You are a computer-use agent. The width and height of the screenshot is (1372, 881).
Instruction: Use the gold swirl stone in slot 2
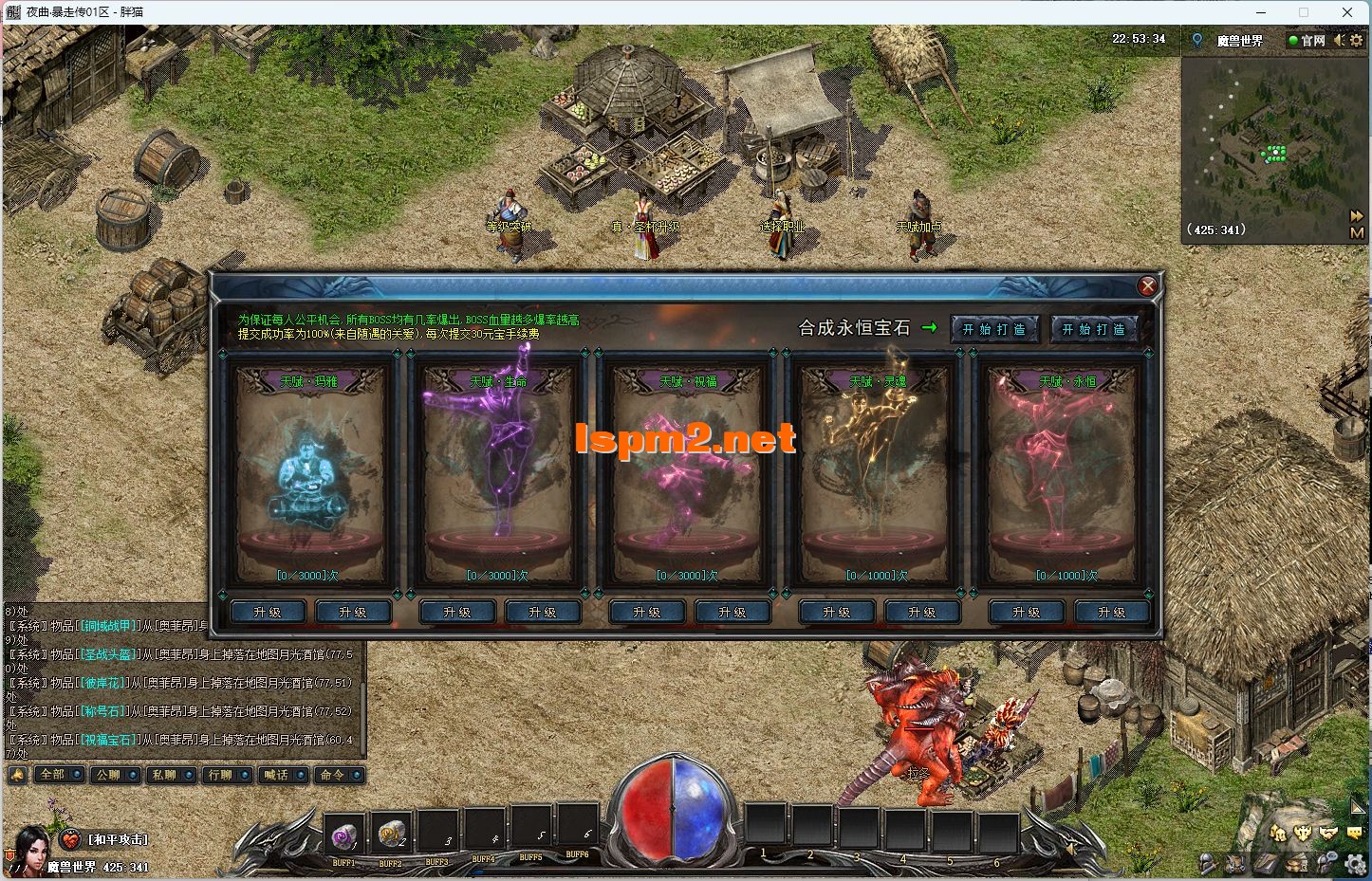tap(390, 835)
